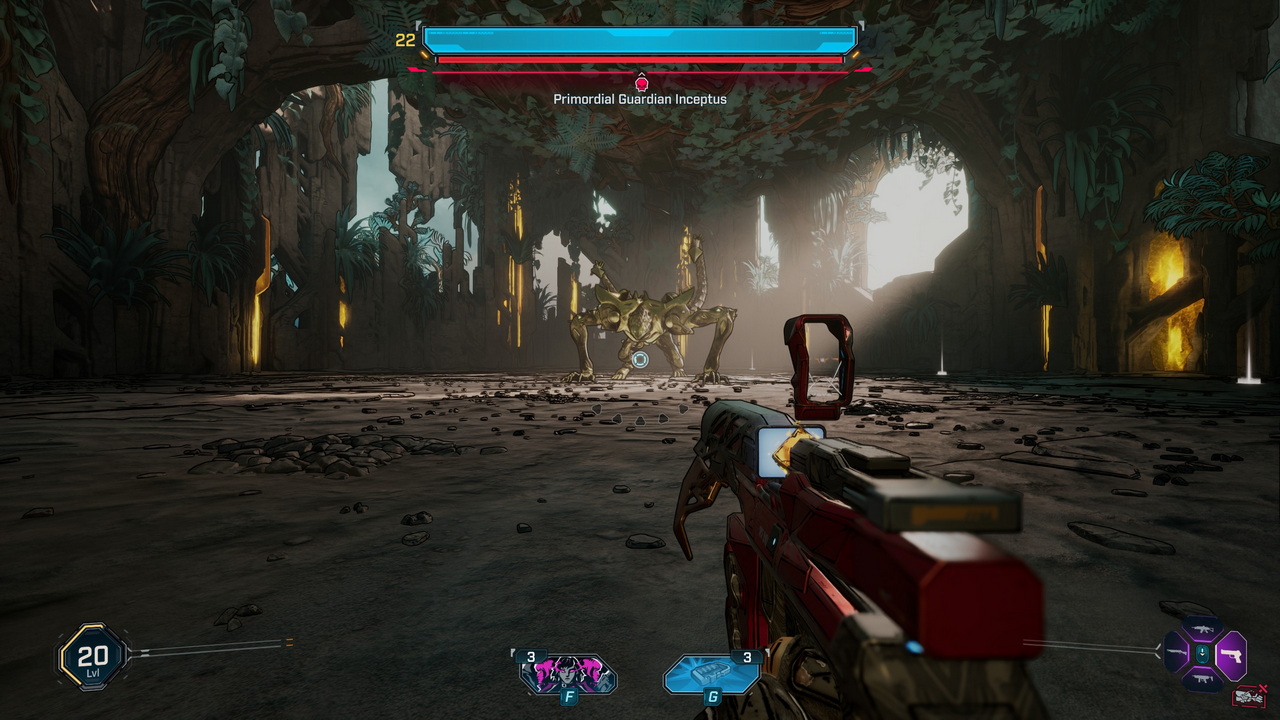Activate the pink-haired character action skill
This screenshot has height=720, width=1280.
click(567, 675)
